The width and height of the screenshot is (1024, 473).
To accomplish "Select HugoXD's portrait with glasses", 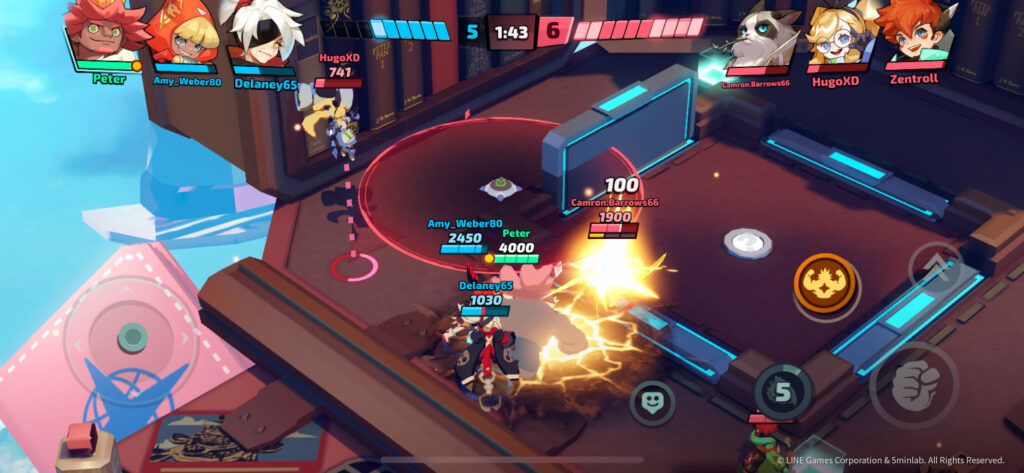I will coord(838,36).
